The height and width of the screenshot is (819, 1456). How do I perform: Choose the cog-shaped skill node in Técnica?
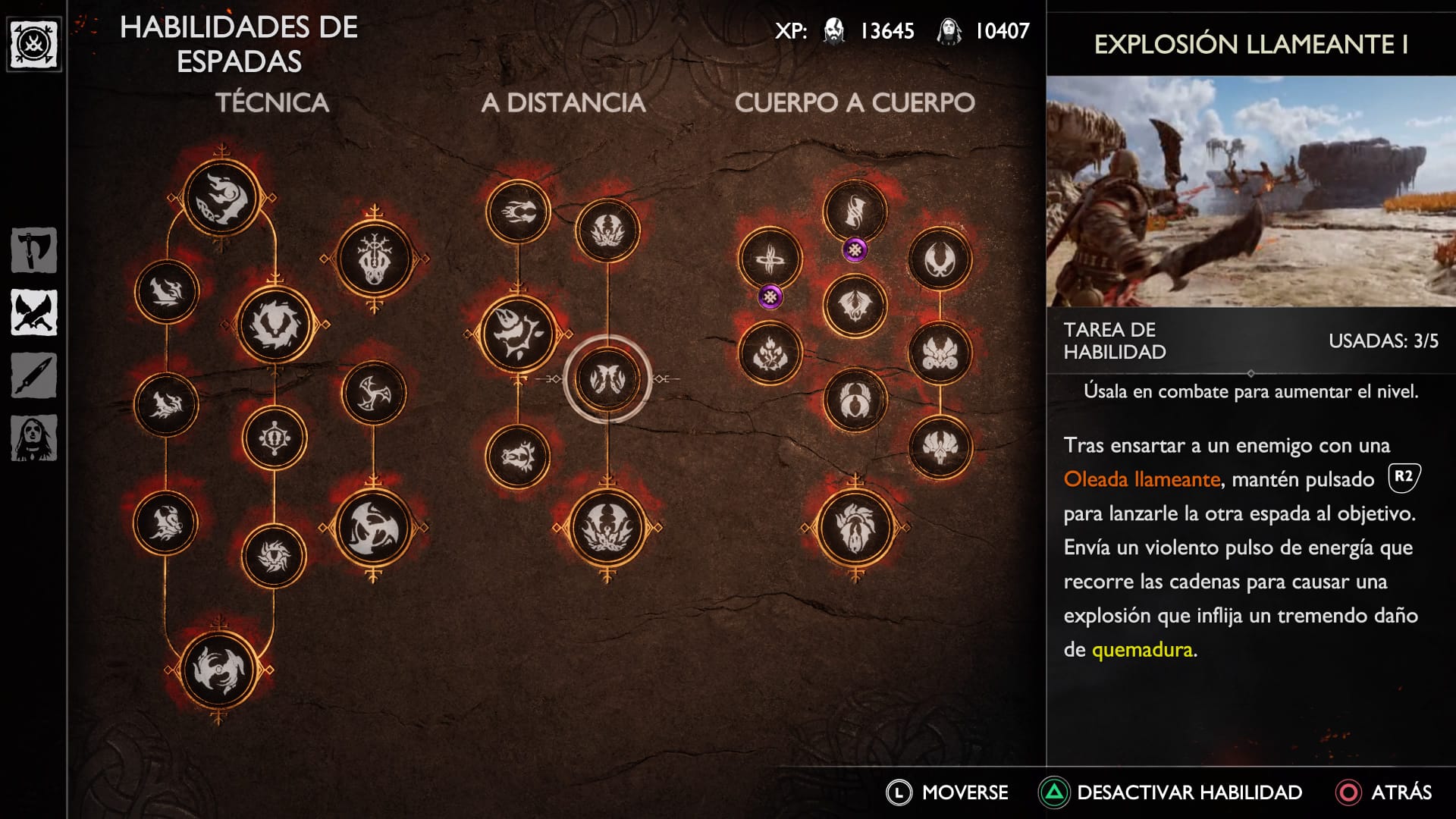[x=275, y=438]
